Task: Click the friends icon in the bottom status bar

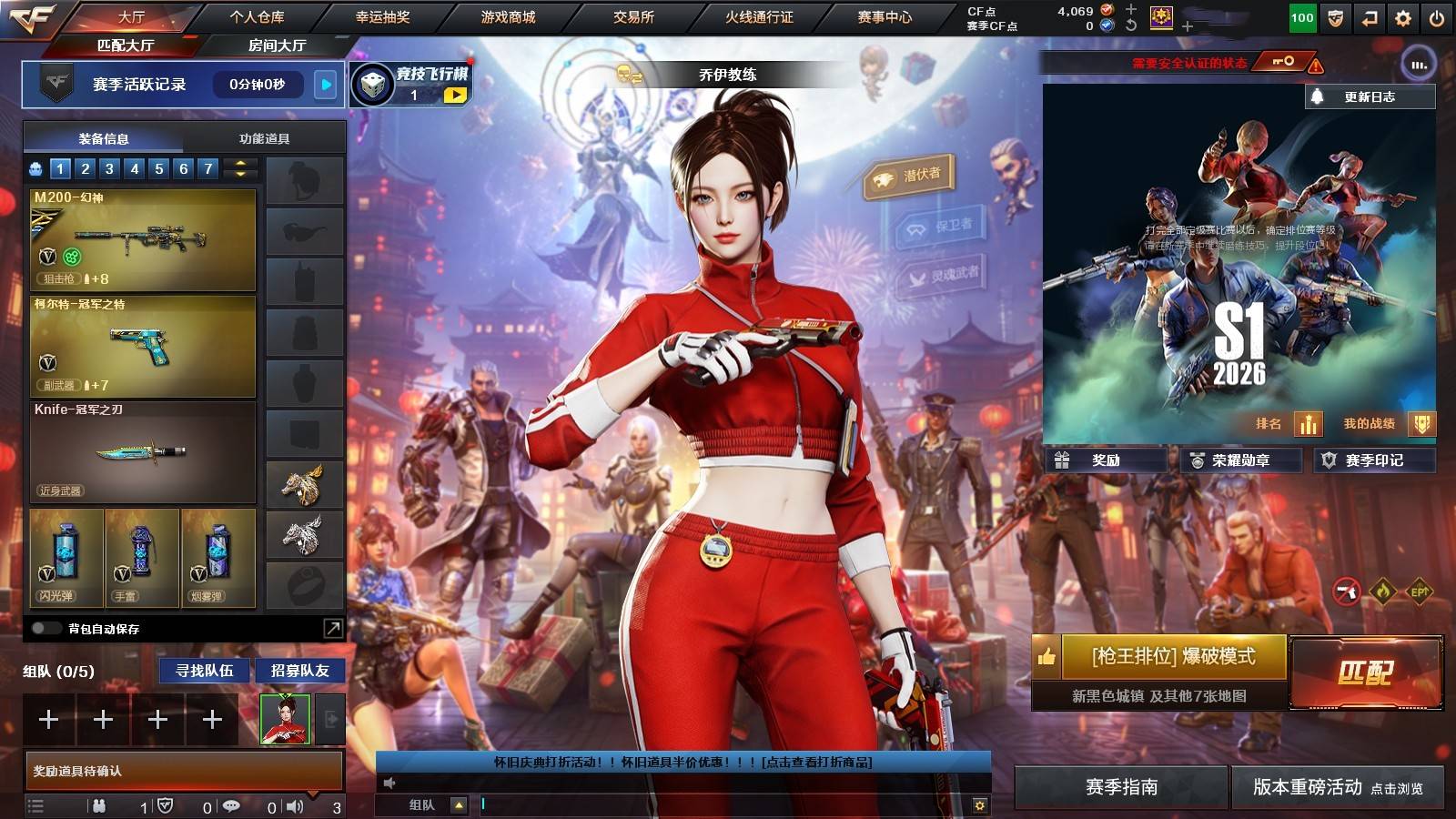Action: 98,805
